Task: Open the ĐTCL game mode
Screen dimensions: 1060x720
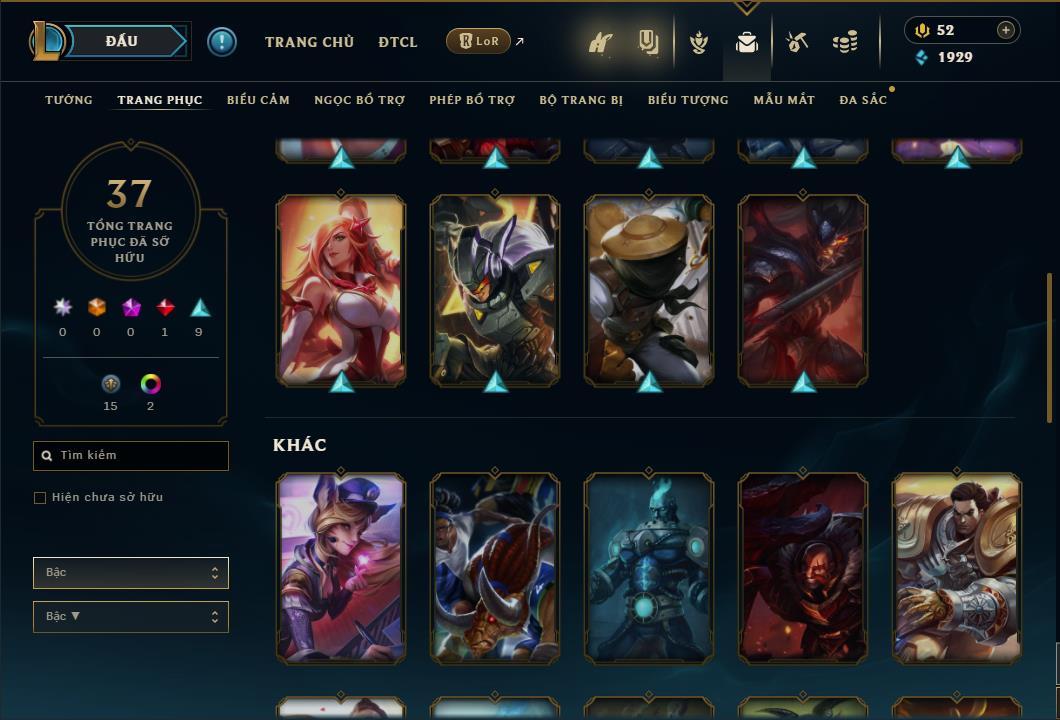Action: 398,42
